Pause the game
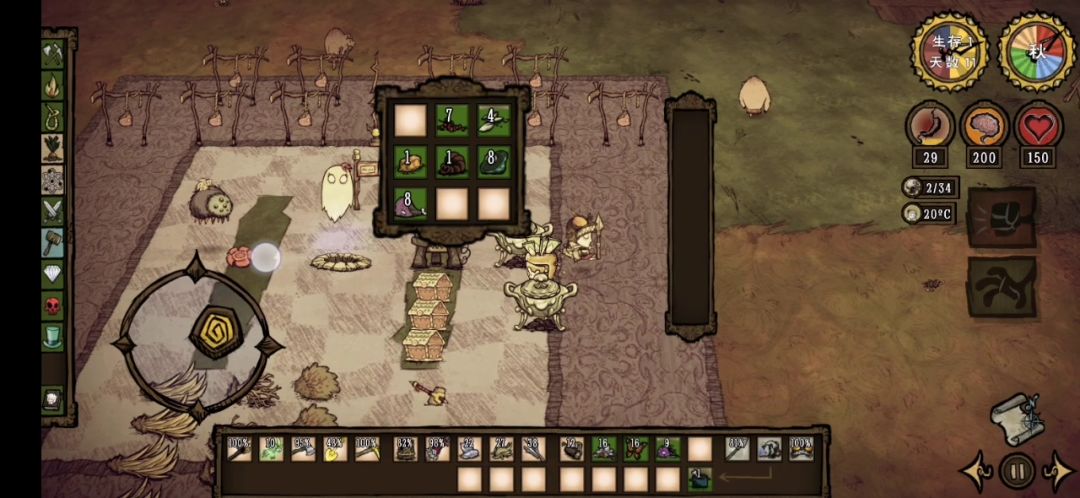 point(1017,469)
